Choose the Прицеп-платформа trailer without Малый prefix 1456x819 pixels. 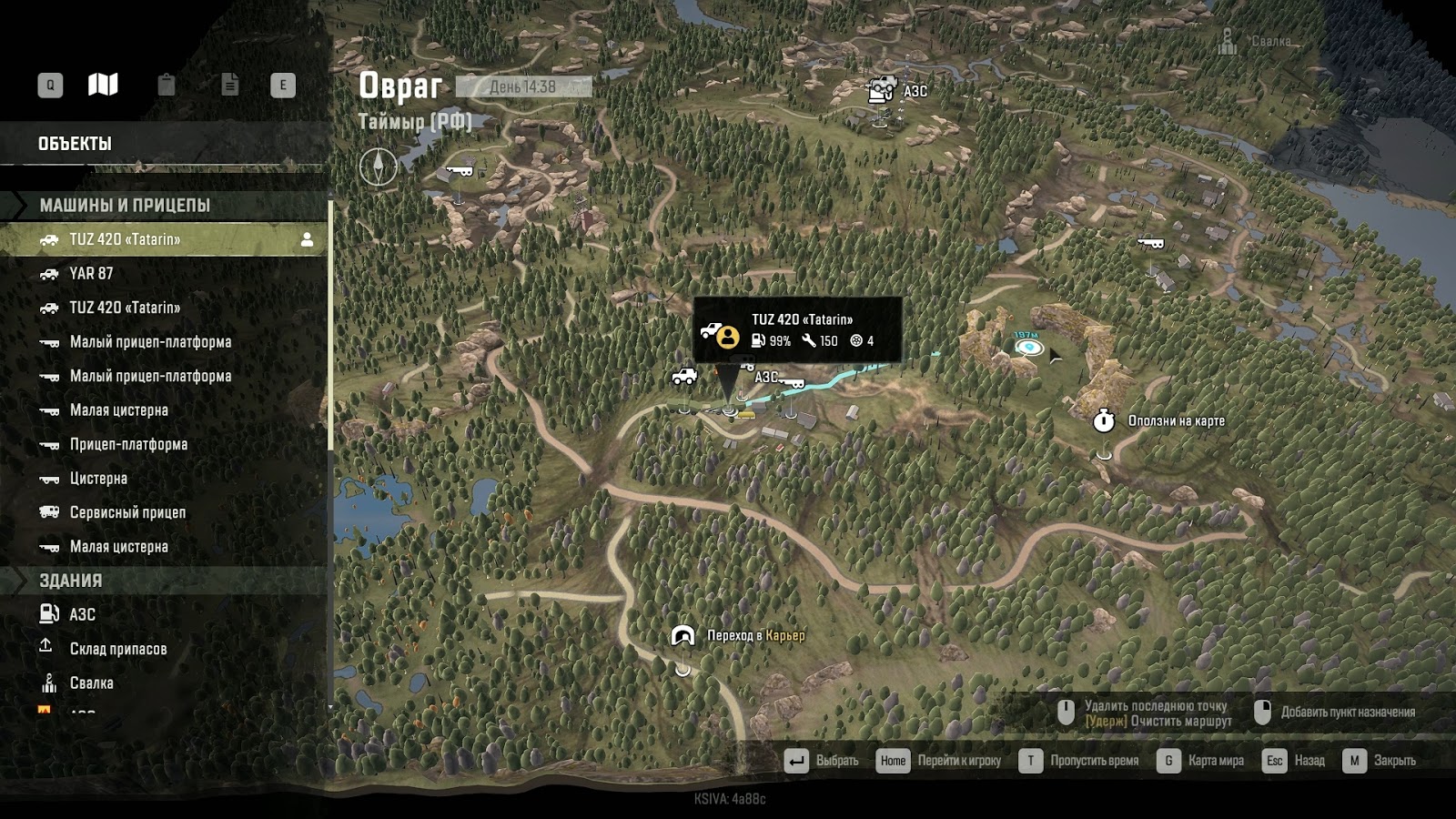coord(128,445)
